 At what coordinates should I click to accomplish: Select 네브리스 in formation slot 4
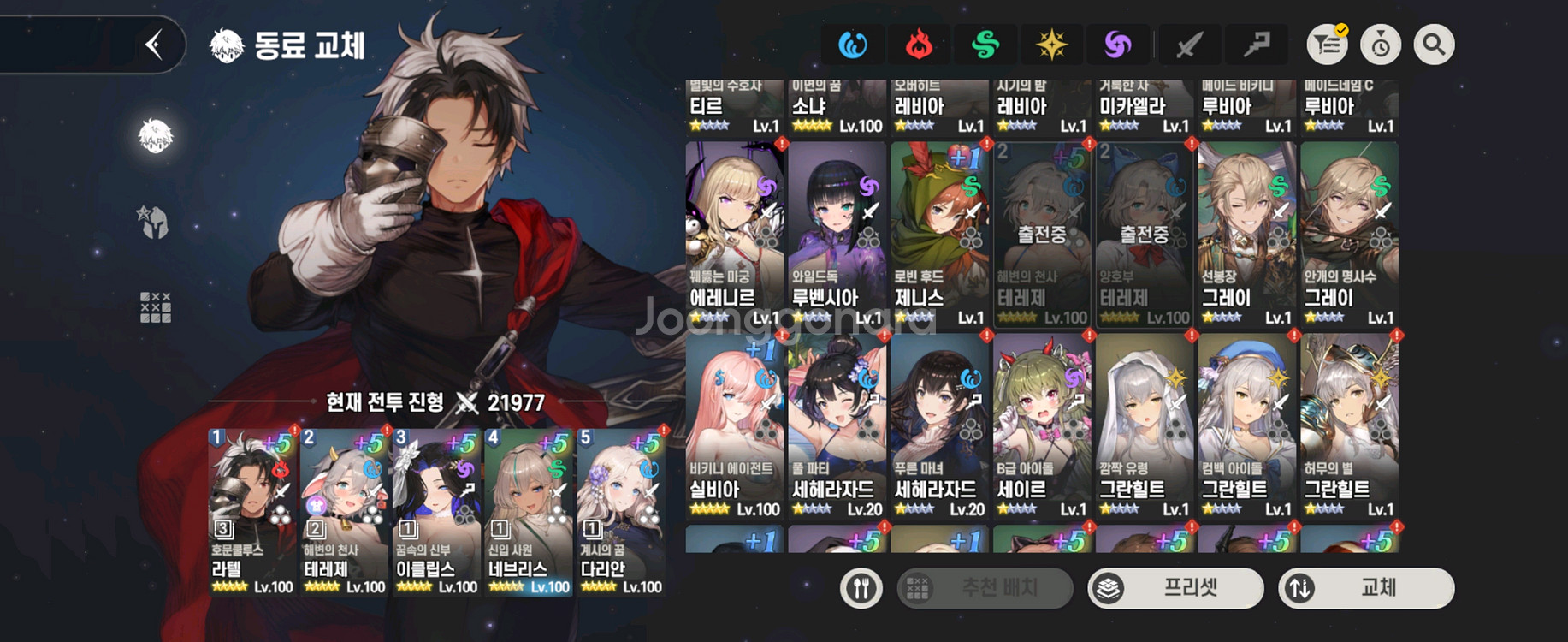click(529, 511)
